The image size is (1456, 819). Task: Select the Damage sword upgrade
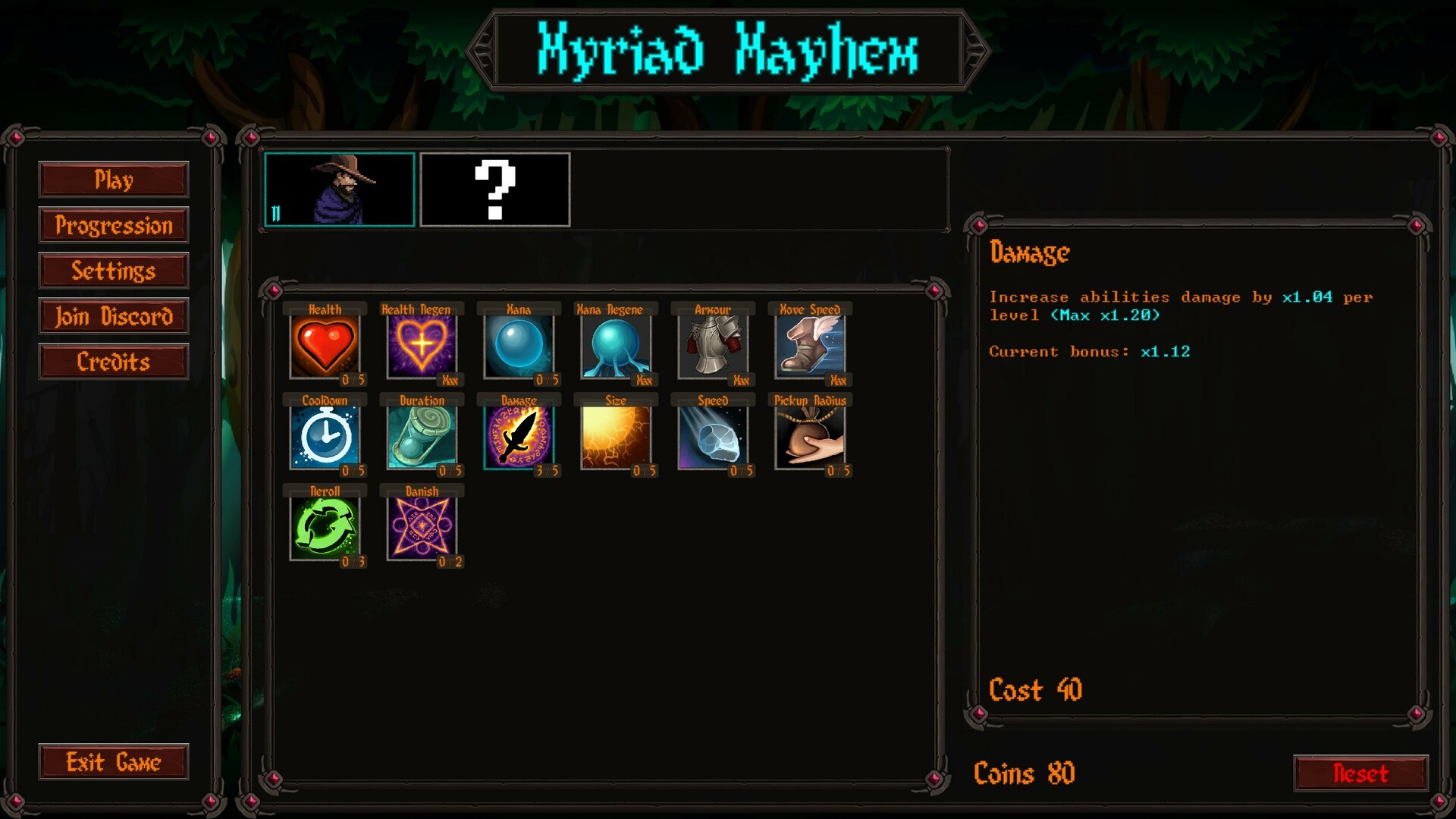pyautogui.click(x=519, y=438)
